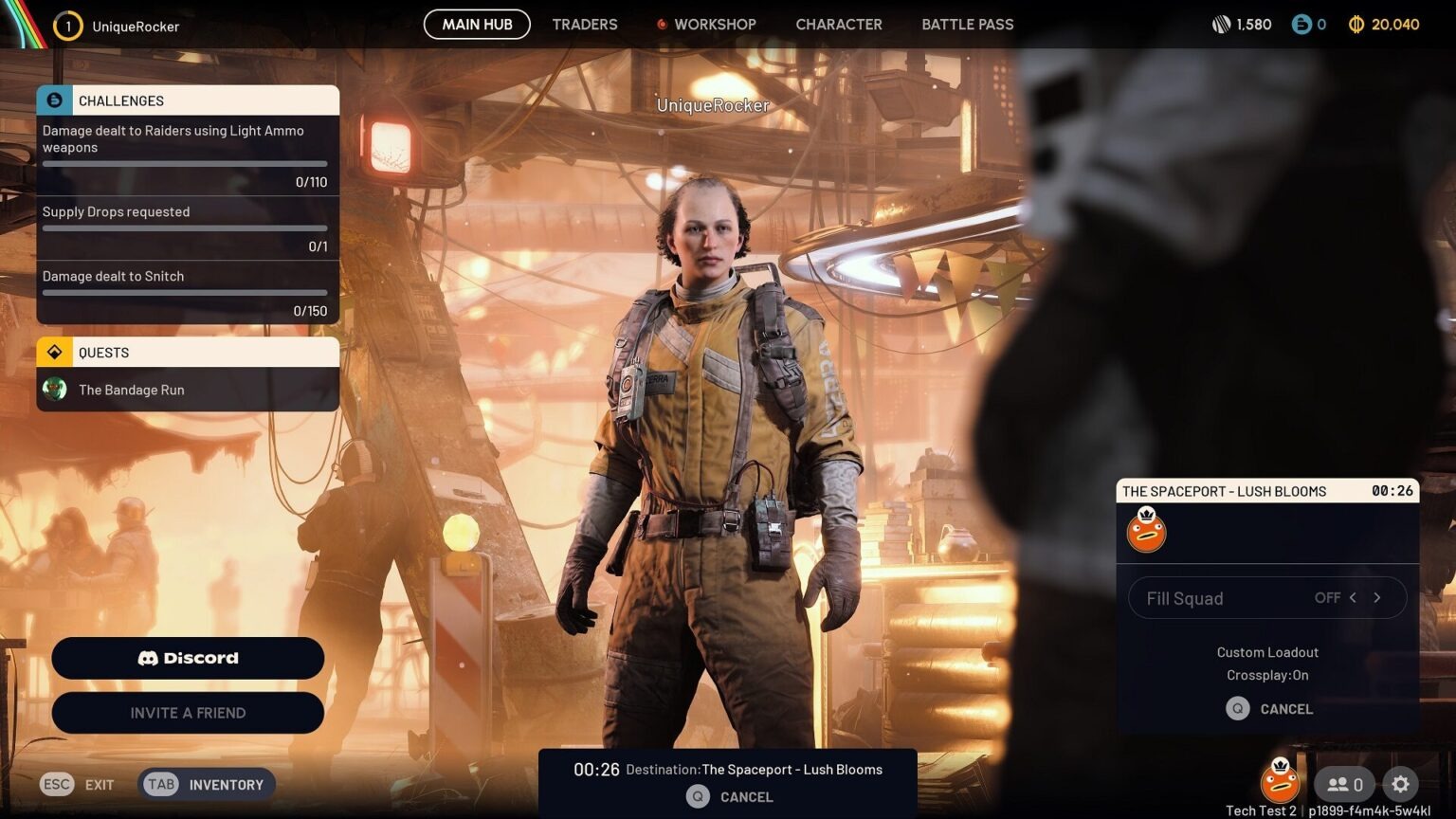The width and height of the screenshot is (1456, 819).
Task: Expand the Challenges panel header
Action: pyautogui.click(x=188, y=100)
